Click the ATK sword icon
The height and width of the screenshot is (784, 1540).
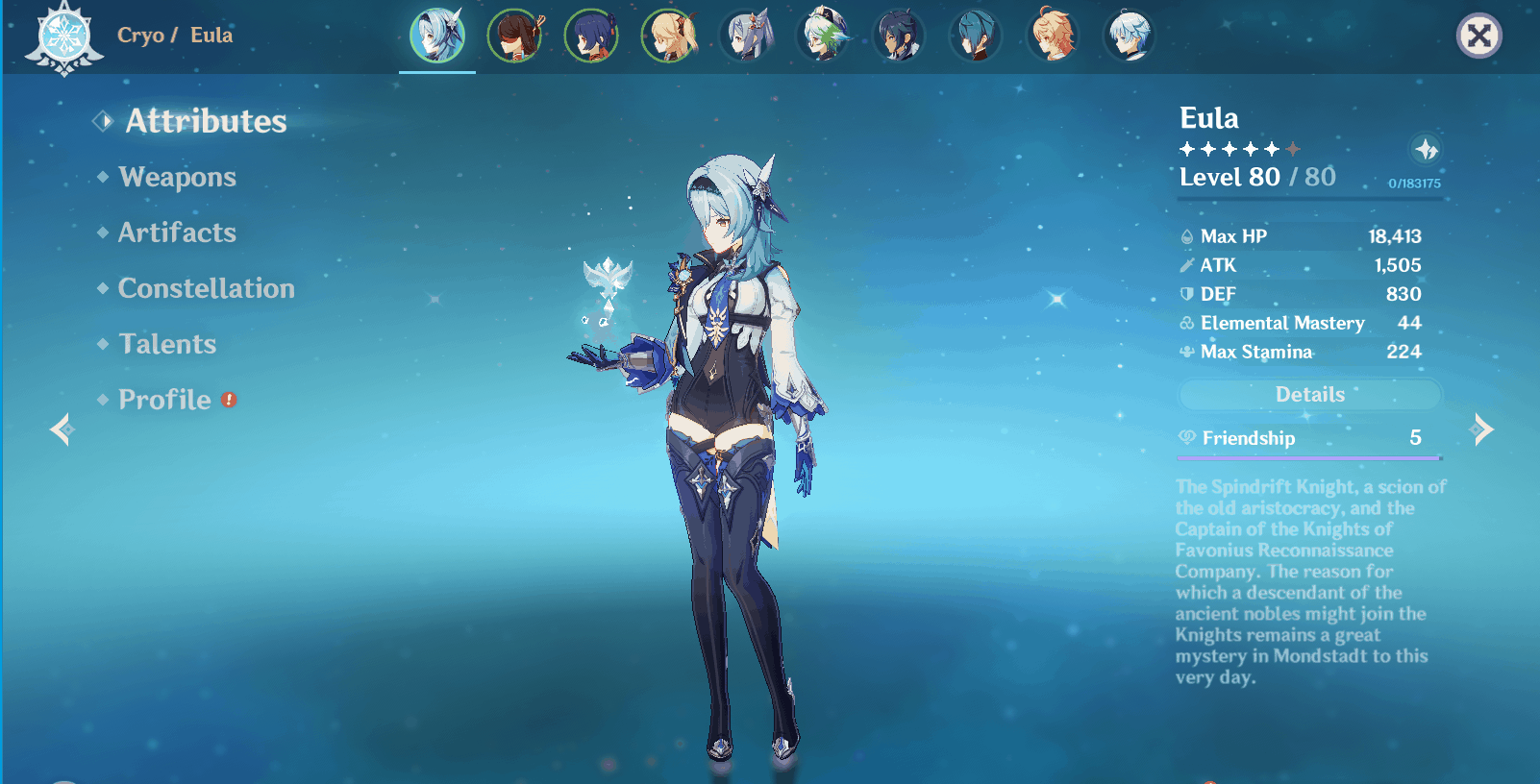tap(1186, 265)
